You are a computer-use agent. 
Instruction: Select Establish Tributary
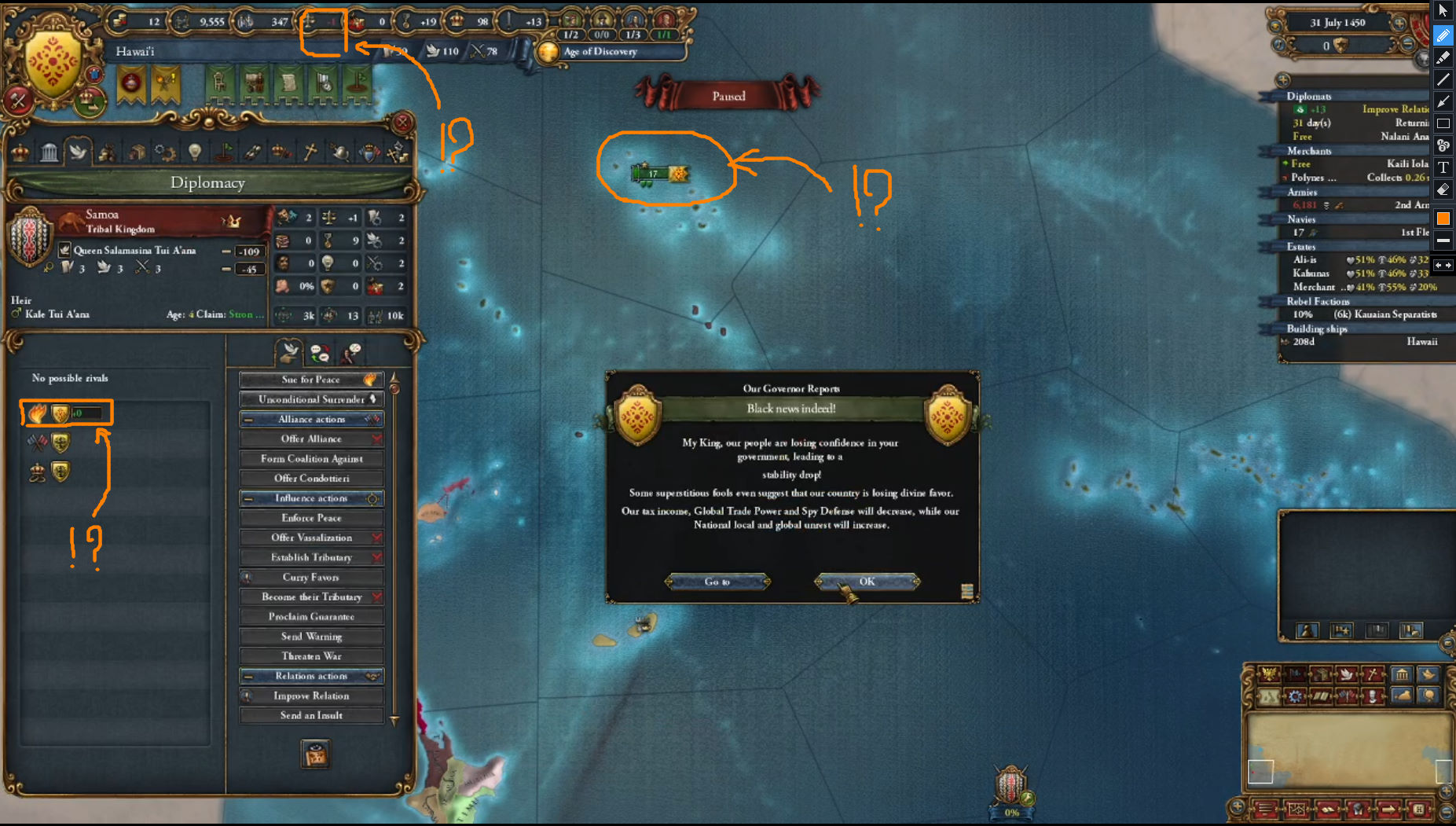[311, 557]
